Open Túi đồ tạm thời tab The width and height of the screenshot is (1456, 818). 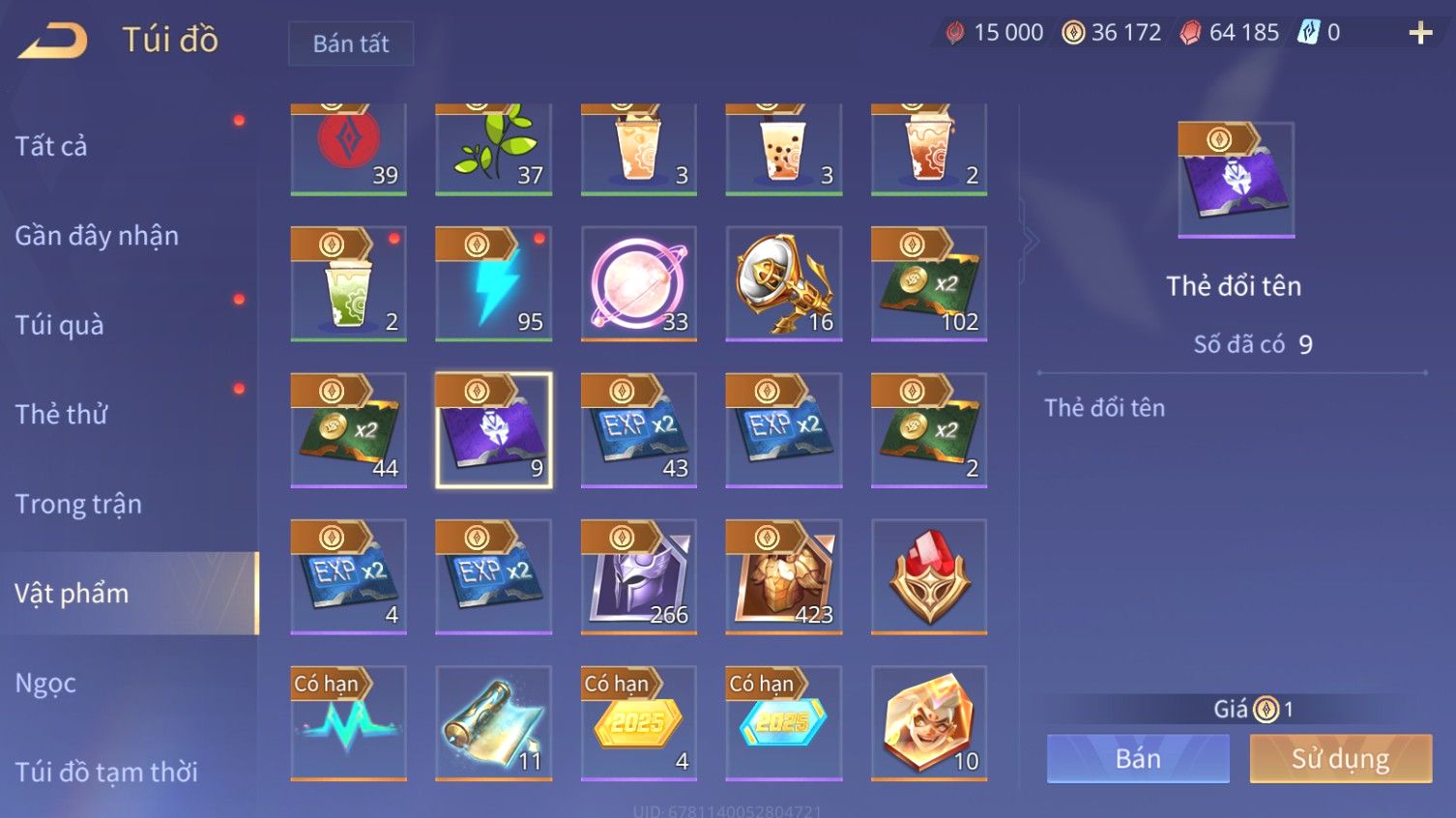point(106,772)
